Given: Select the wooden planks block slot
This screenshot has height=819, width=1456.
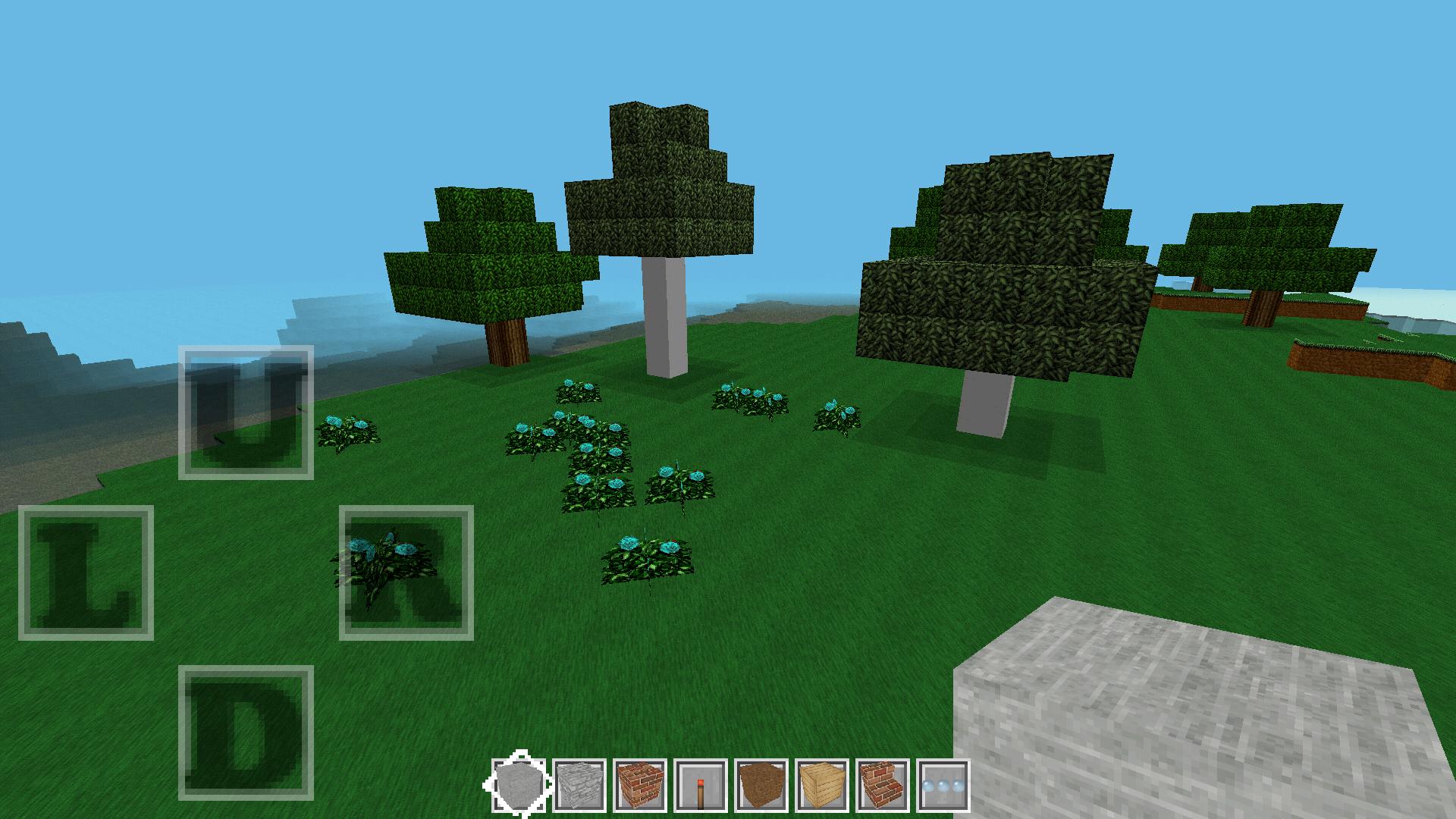Looking at the screenshot, I should point(821,786).
